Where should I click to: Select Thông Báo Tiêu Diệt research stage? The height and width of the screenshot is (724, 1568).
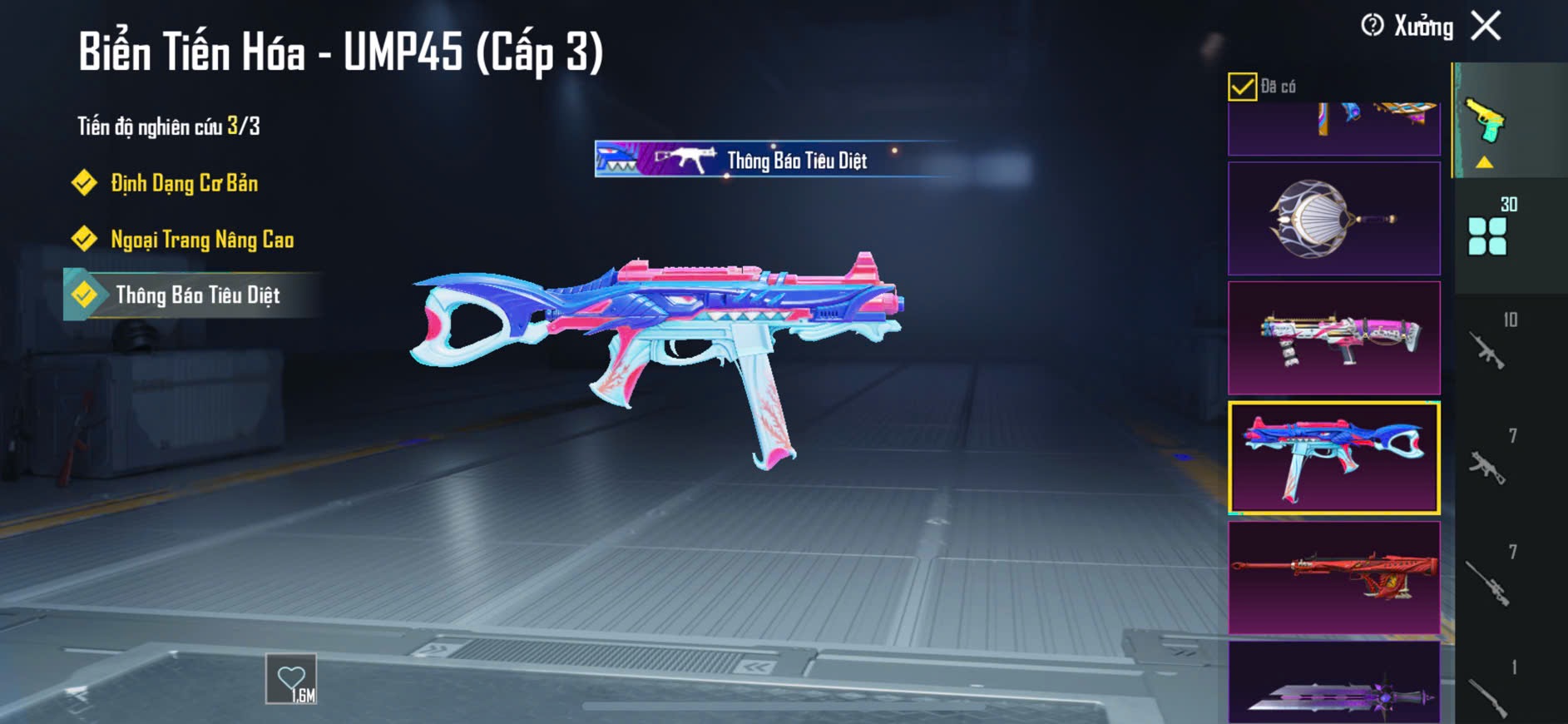point(197,295)
